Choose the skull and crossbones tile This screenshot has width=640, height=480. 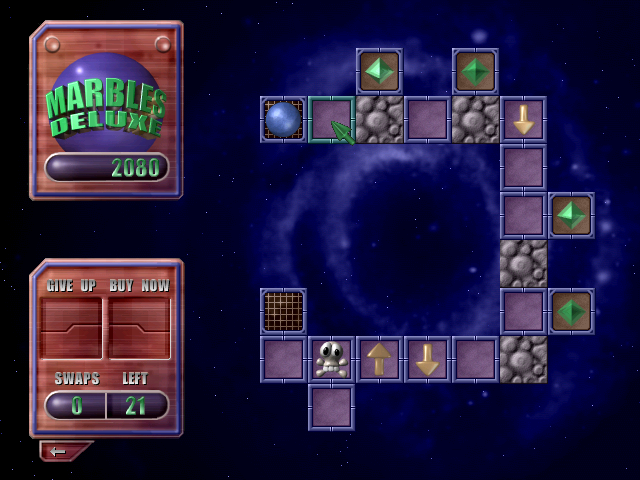click(x=331, y=359)
